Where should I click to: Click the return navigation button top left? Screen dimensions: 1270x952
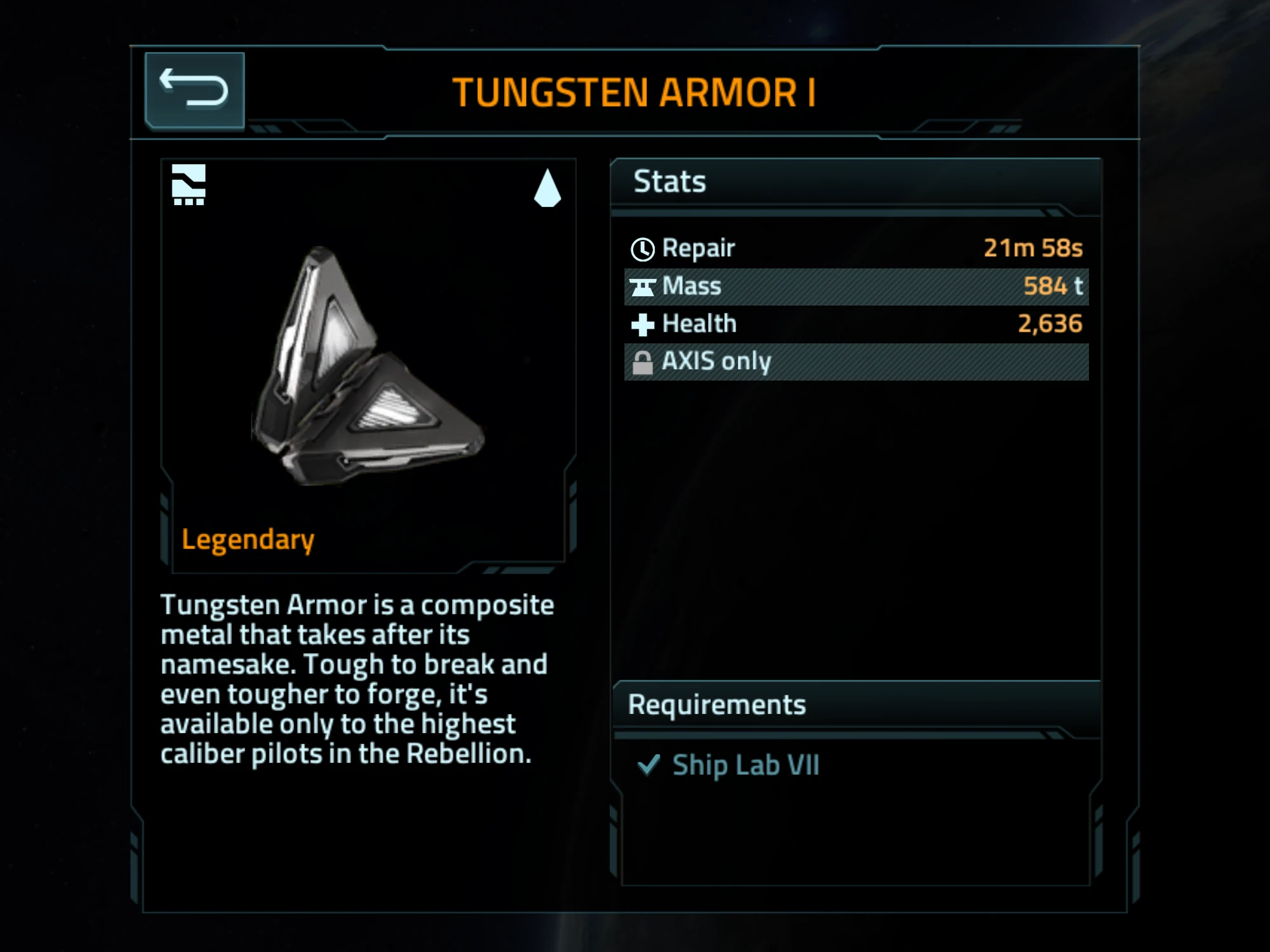pyautogui.click(x=194, y=89)
